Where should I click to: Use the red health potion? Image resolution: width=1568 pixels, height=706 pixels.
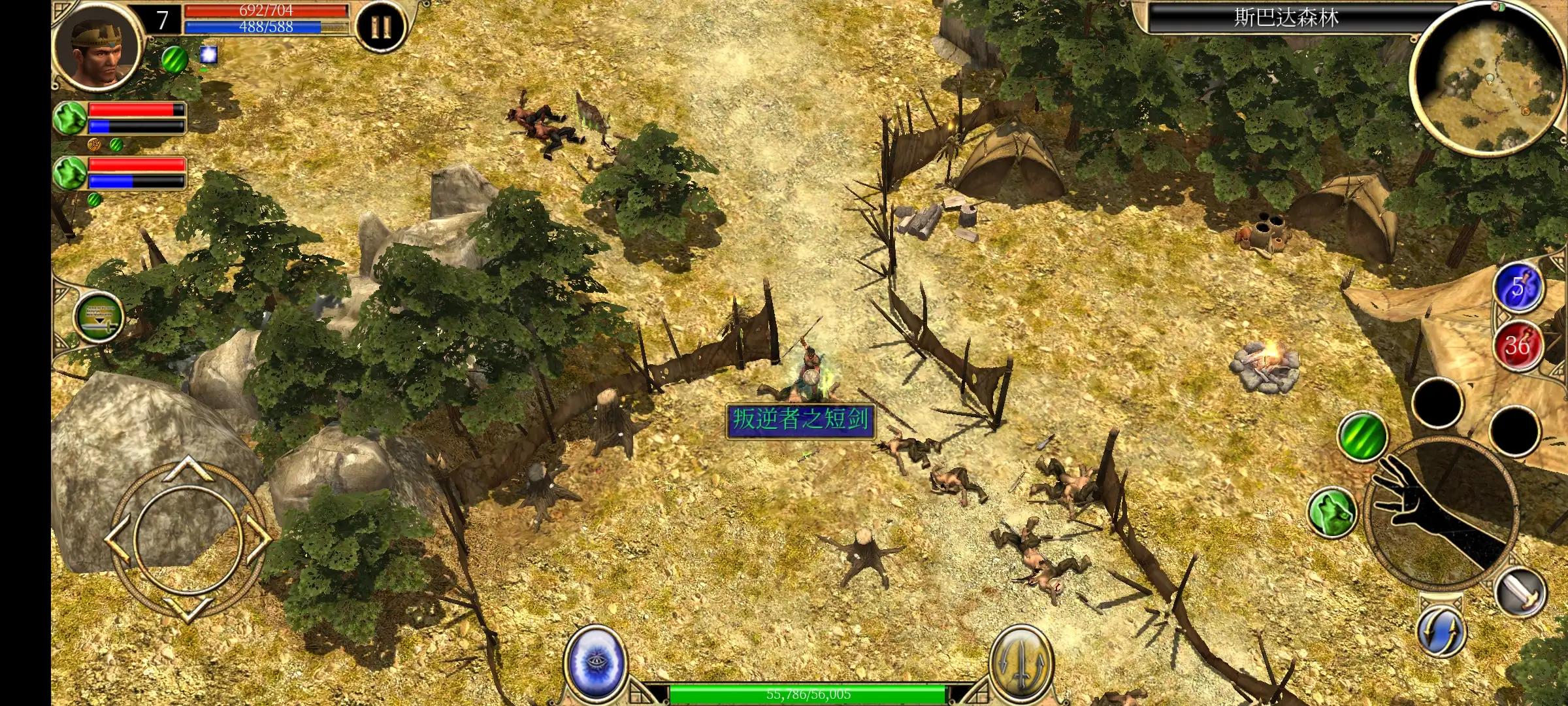click(1517, 345)
